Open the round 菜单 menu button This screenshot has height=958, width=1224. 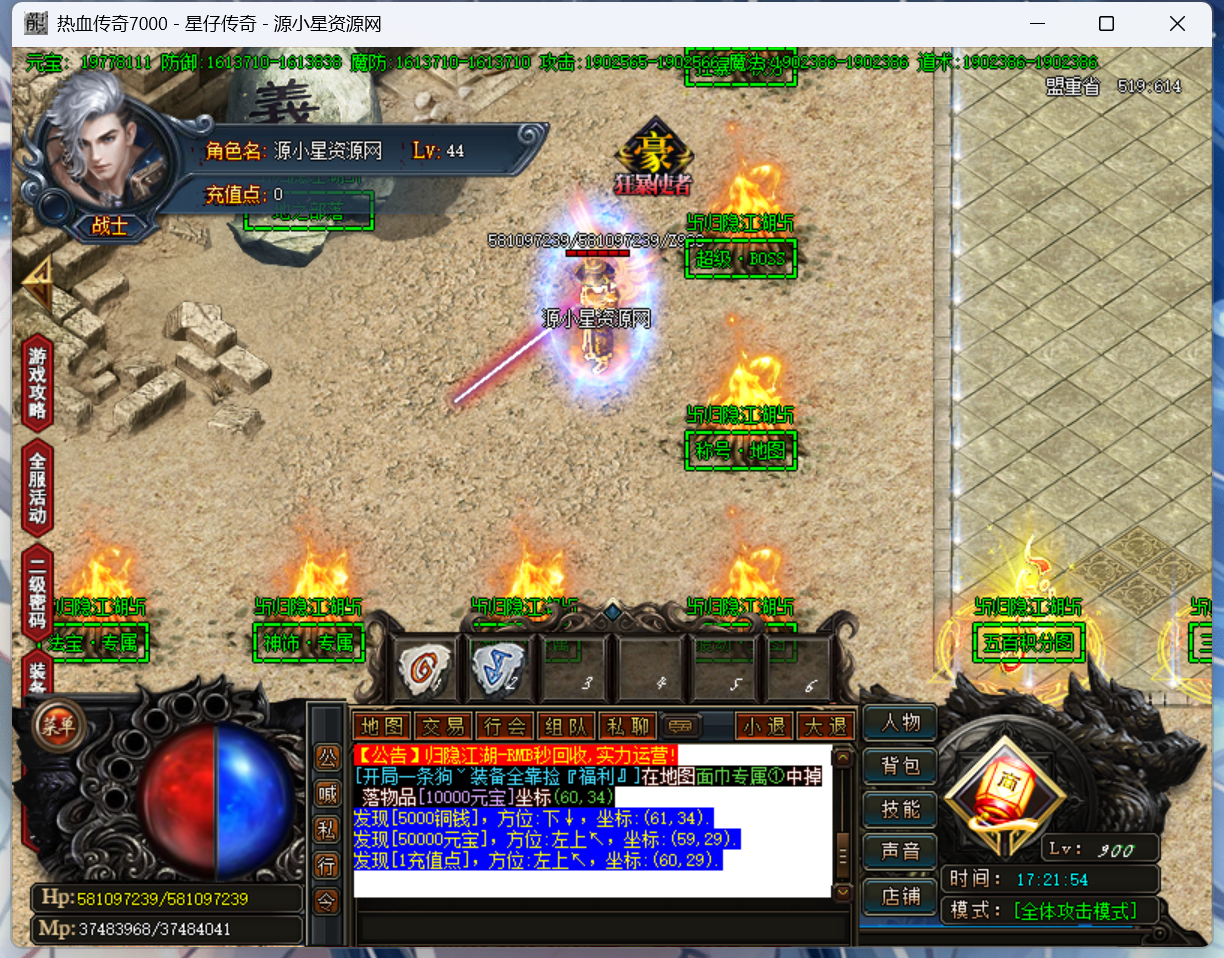click(x=58, y=726)
